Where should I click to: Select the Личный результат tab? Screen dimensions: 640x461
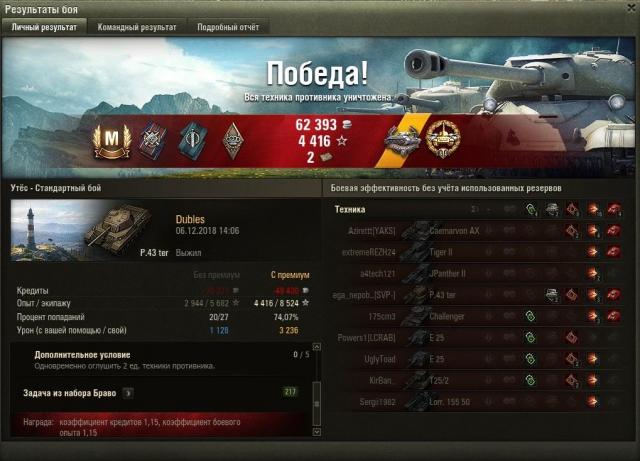coord(44,27)
